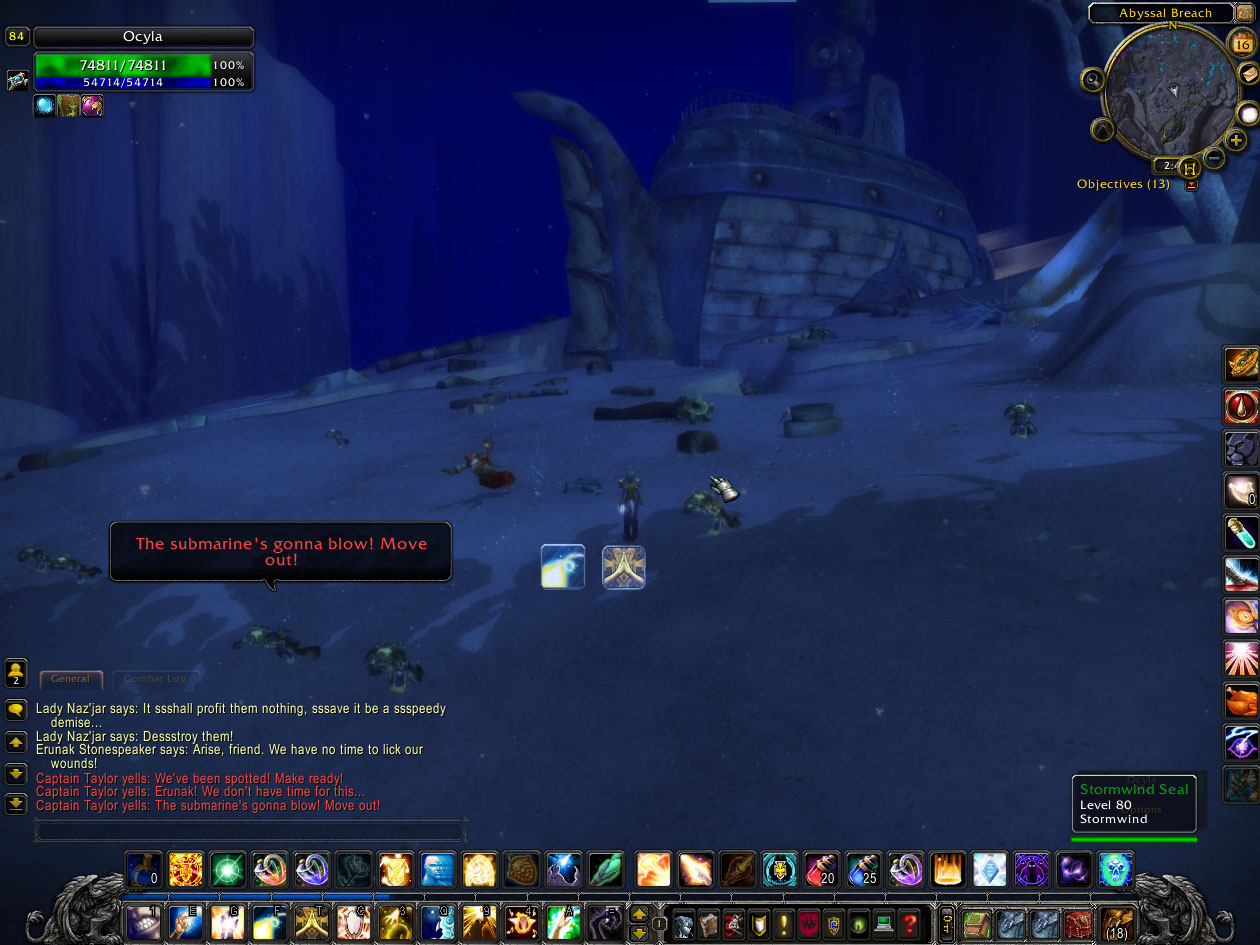
Task: Click the Ocyla player name frame
Action: (143, 37)
